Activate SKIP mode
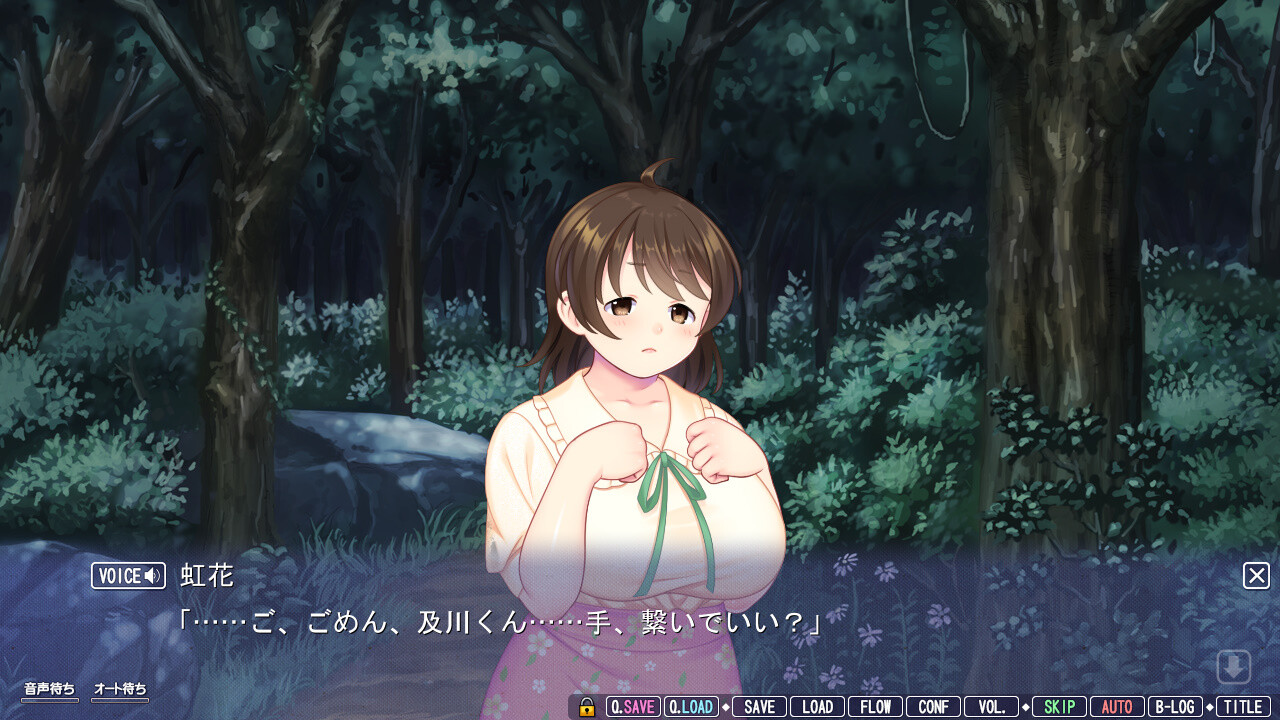This screenshot has height=720, width=1280. (x=1059, y=707)
